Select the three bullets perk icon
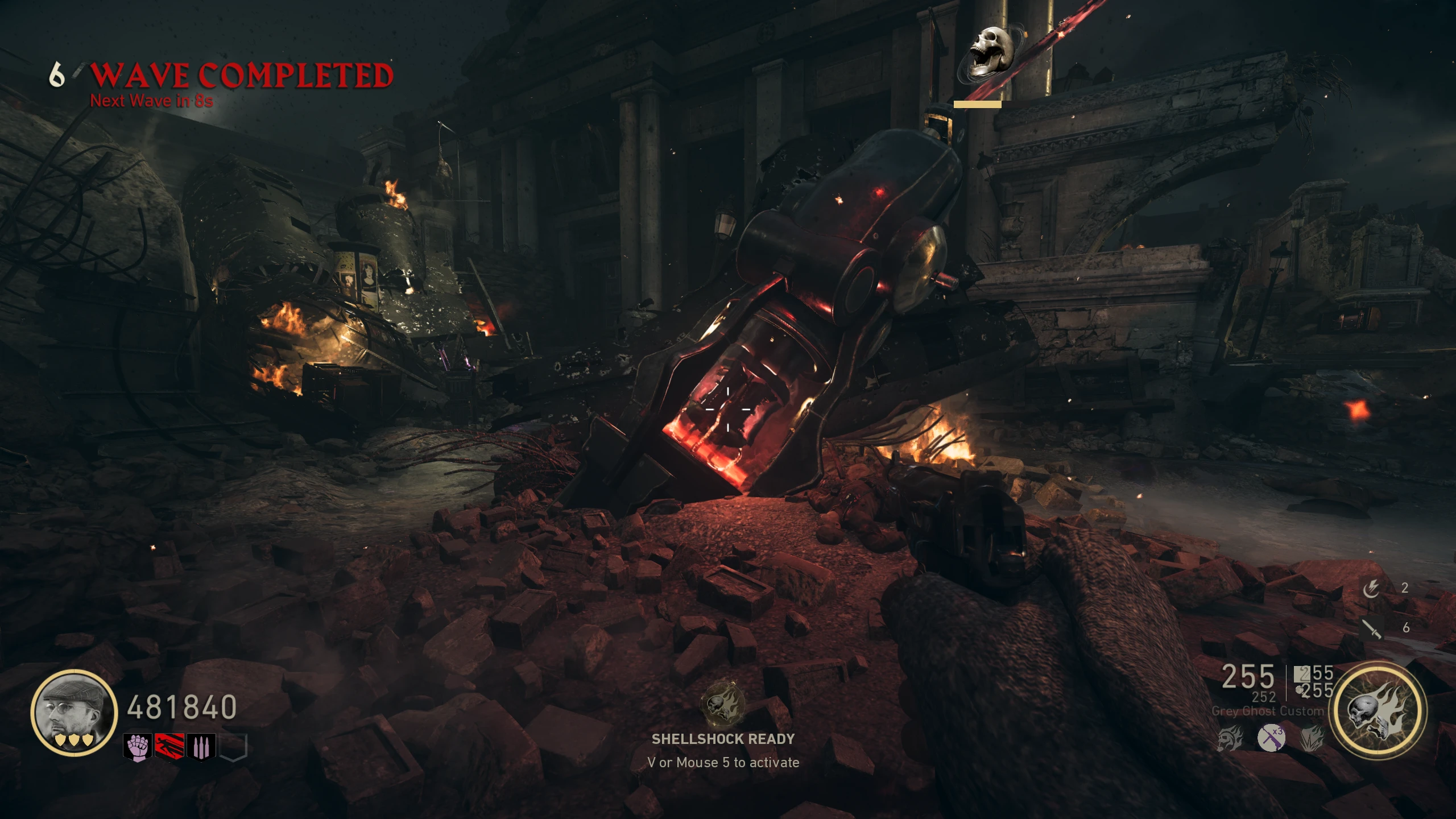 (201, 747)
